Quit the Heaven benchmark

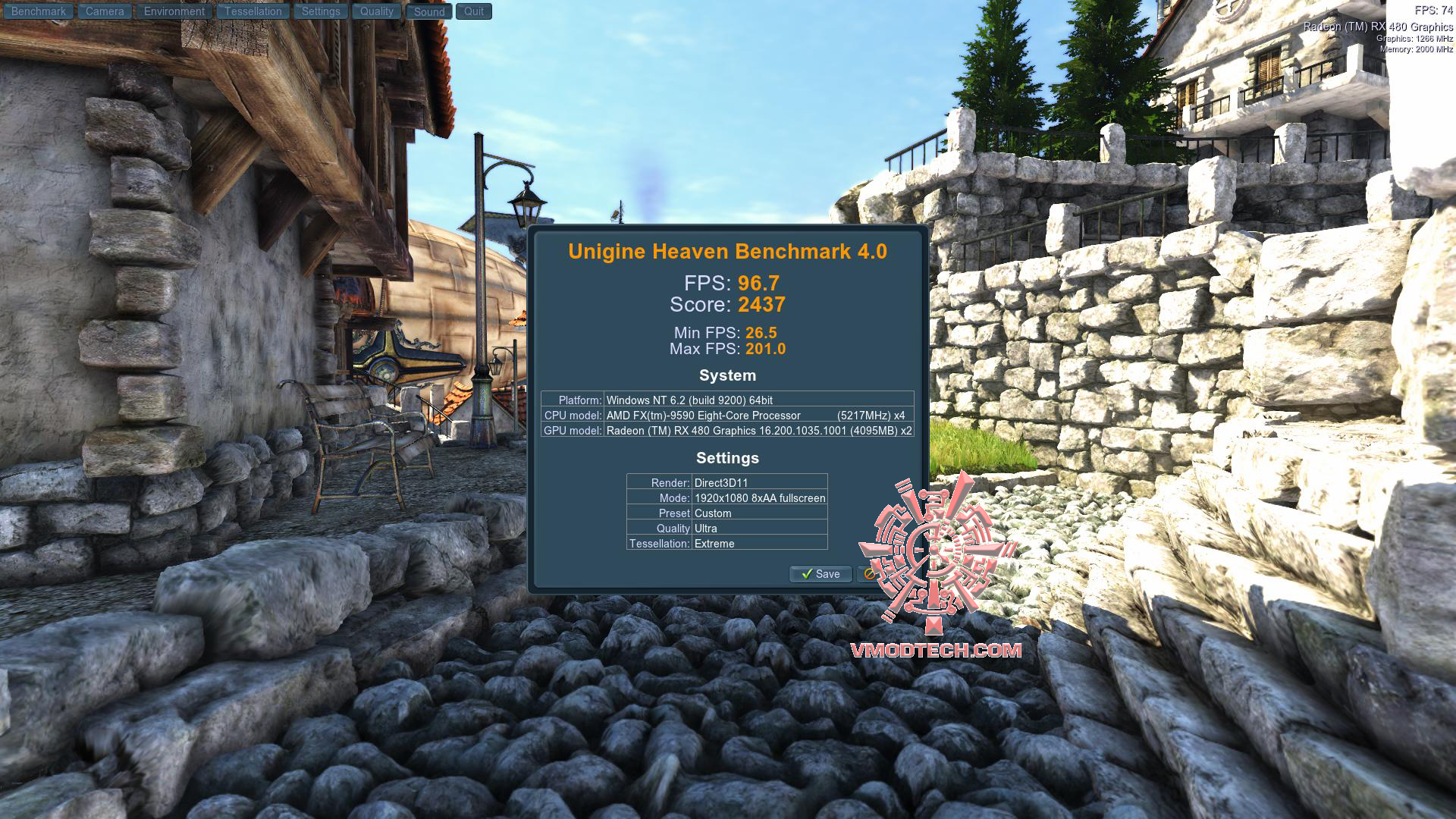click(x=474, y=11)
